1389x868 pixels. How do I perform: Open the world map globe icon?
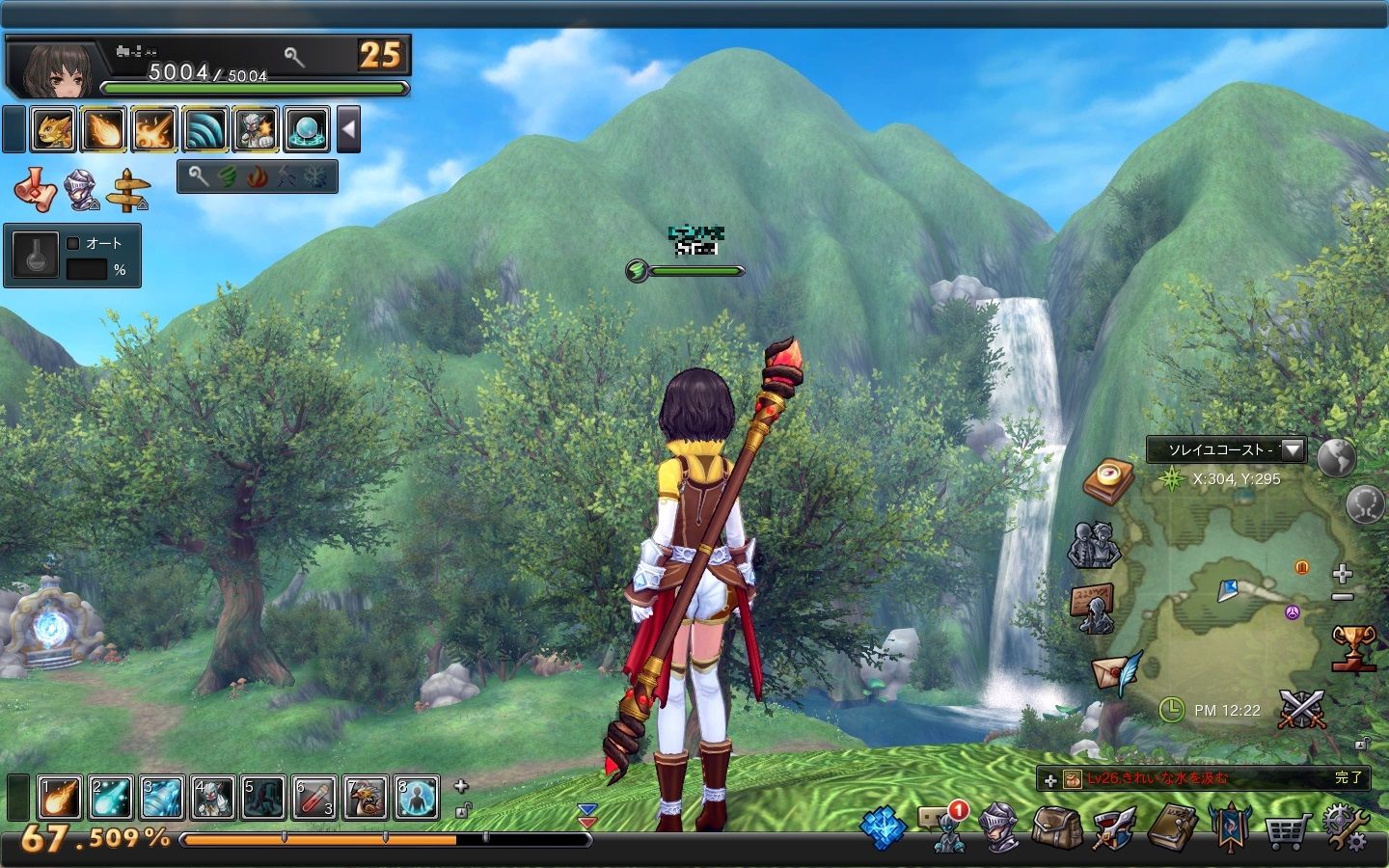pos(1336,457)
